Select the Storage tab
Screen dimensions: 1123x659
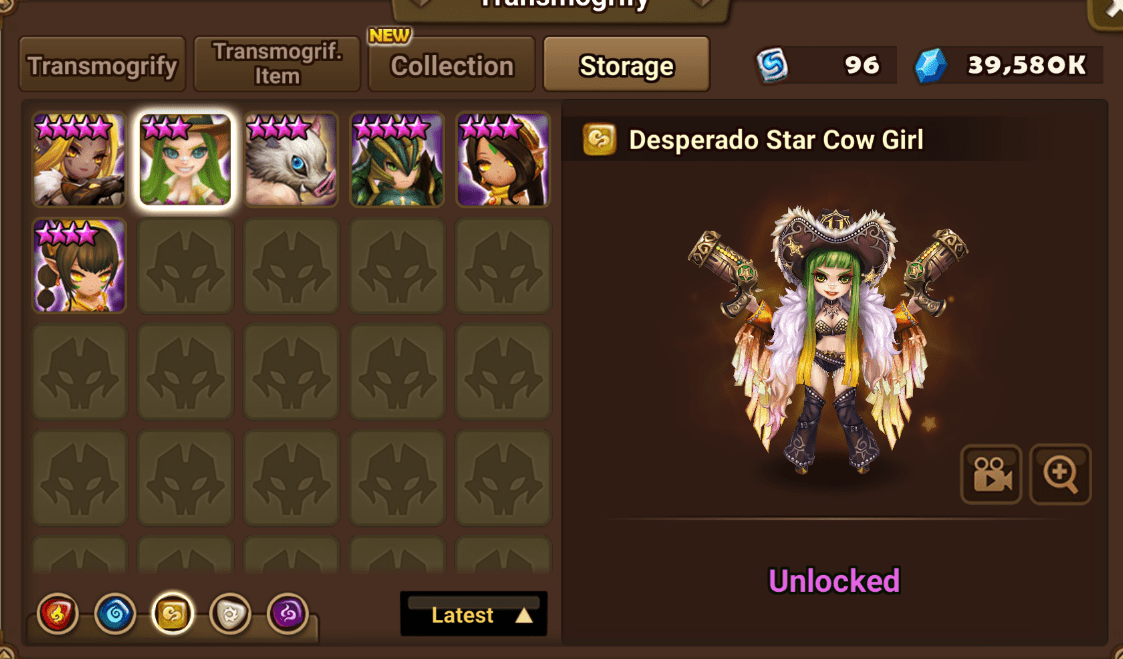(627, 66)
